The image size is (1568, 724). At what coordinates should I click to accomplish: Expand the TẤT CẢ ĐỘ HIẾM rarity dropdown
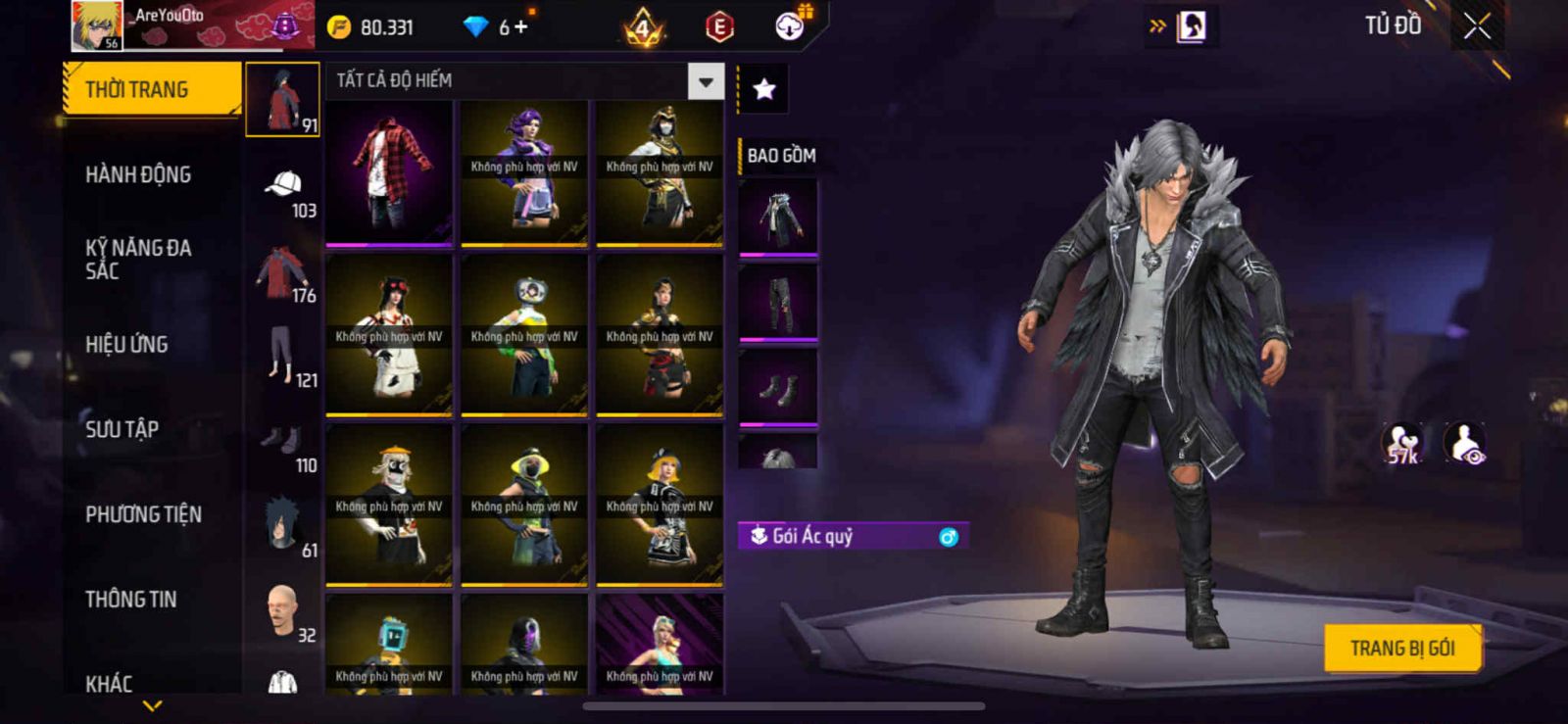(x=706, y=81)
